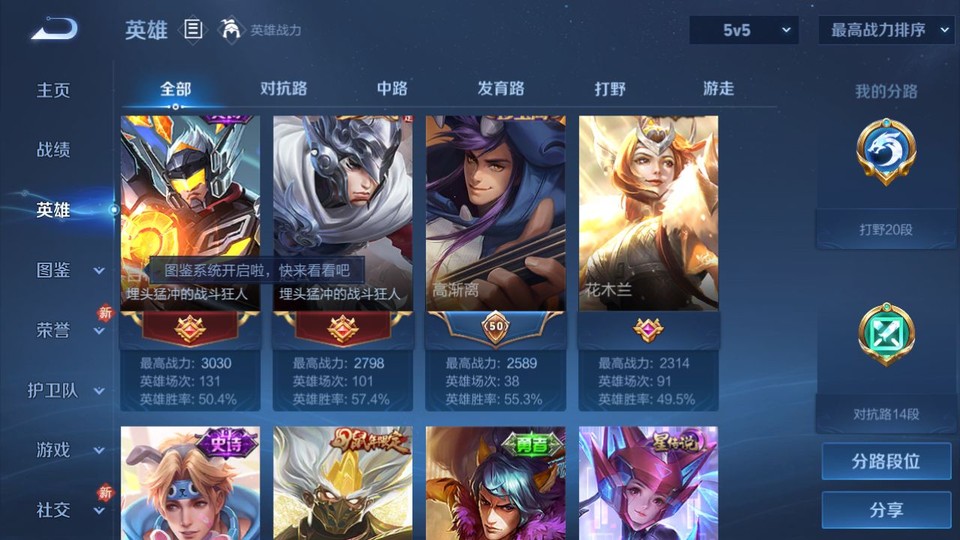
Task: Open the 战绩 match record menu
Action: click(54, 150)
